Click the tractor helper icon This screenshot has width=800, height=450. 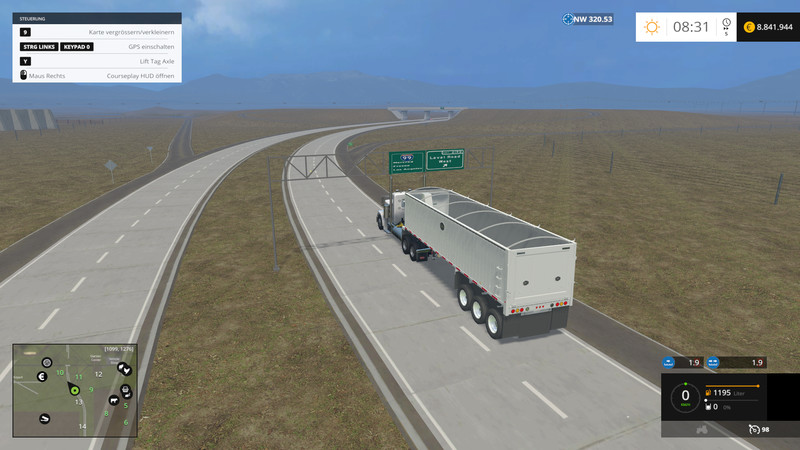pos(702,430)
